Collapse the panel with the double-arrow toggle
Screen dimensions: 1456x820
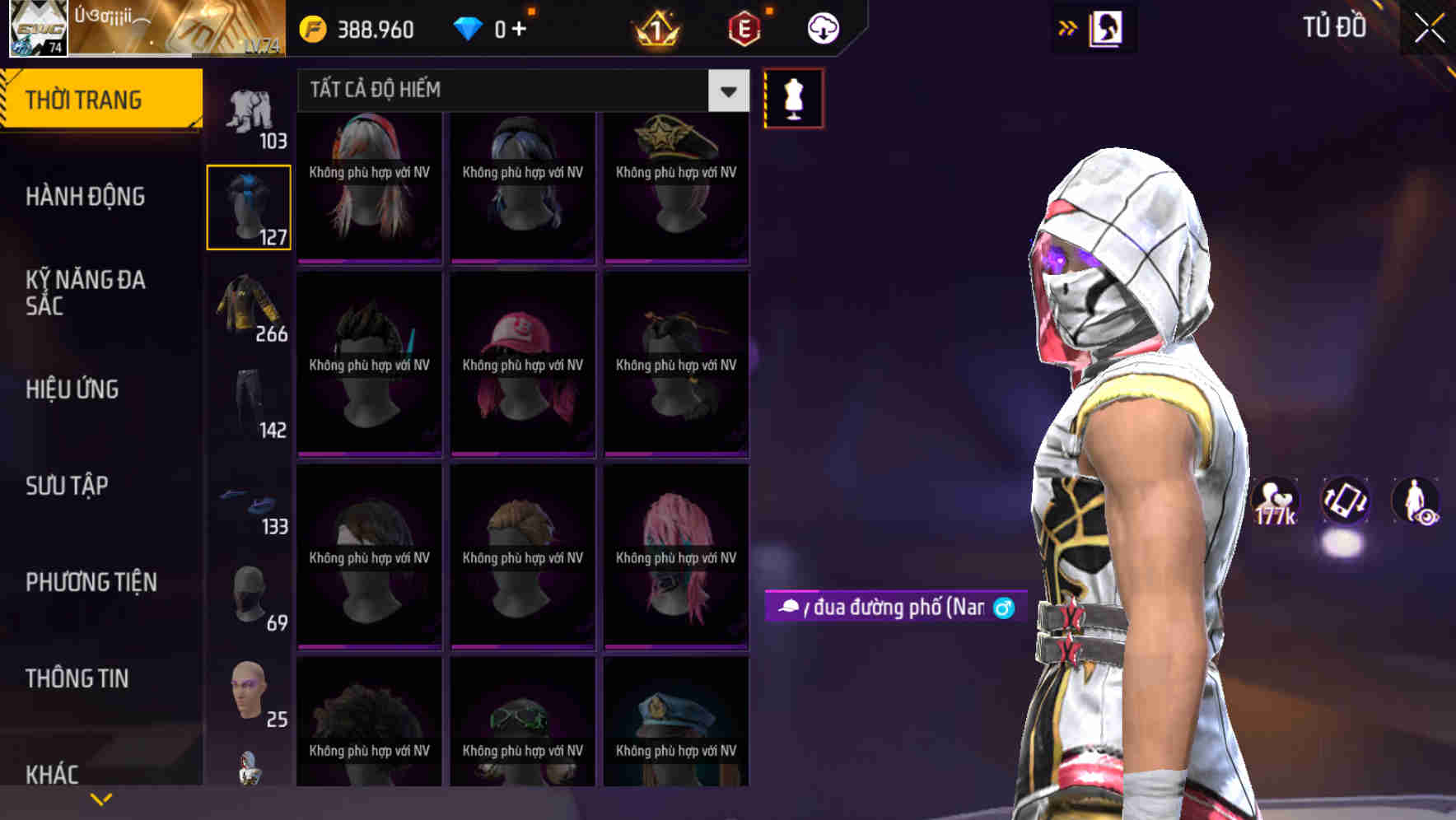(1066, 26)
